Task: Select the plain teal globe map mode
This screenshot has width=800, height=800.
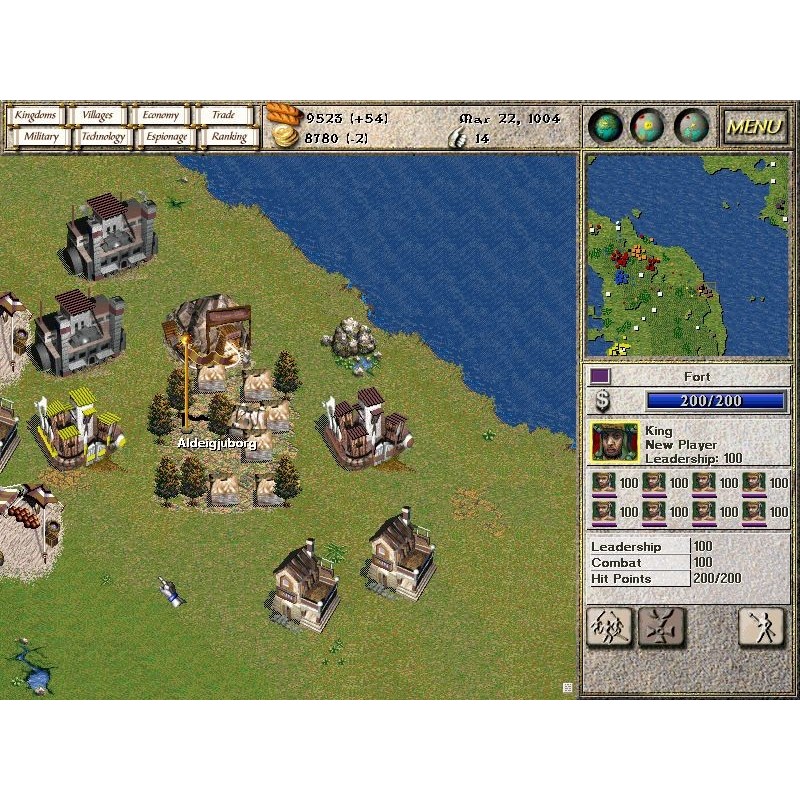Action: coord(606,126)
